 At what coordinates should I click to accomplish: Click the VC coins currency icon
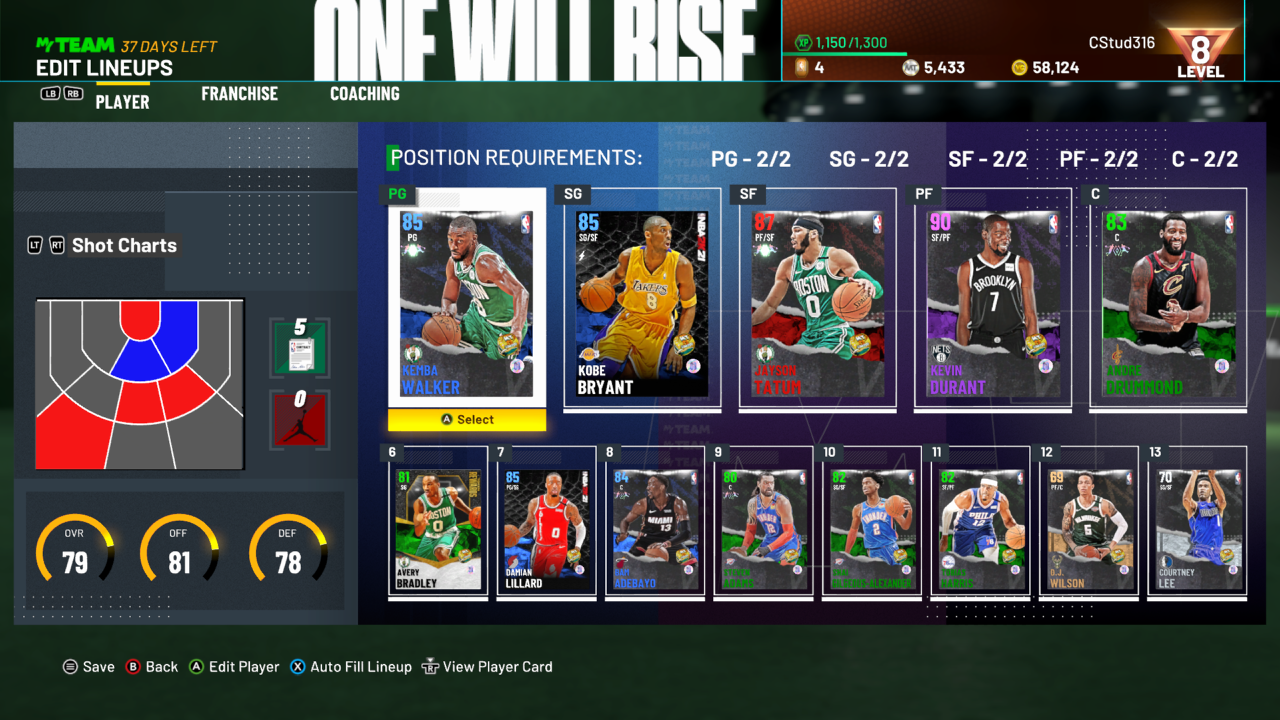pyautogui.click(x=1020, y=66)
